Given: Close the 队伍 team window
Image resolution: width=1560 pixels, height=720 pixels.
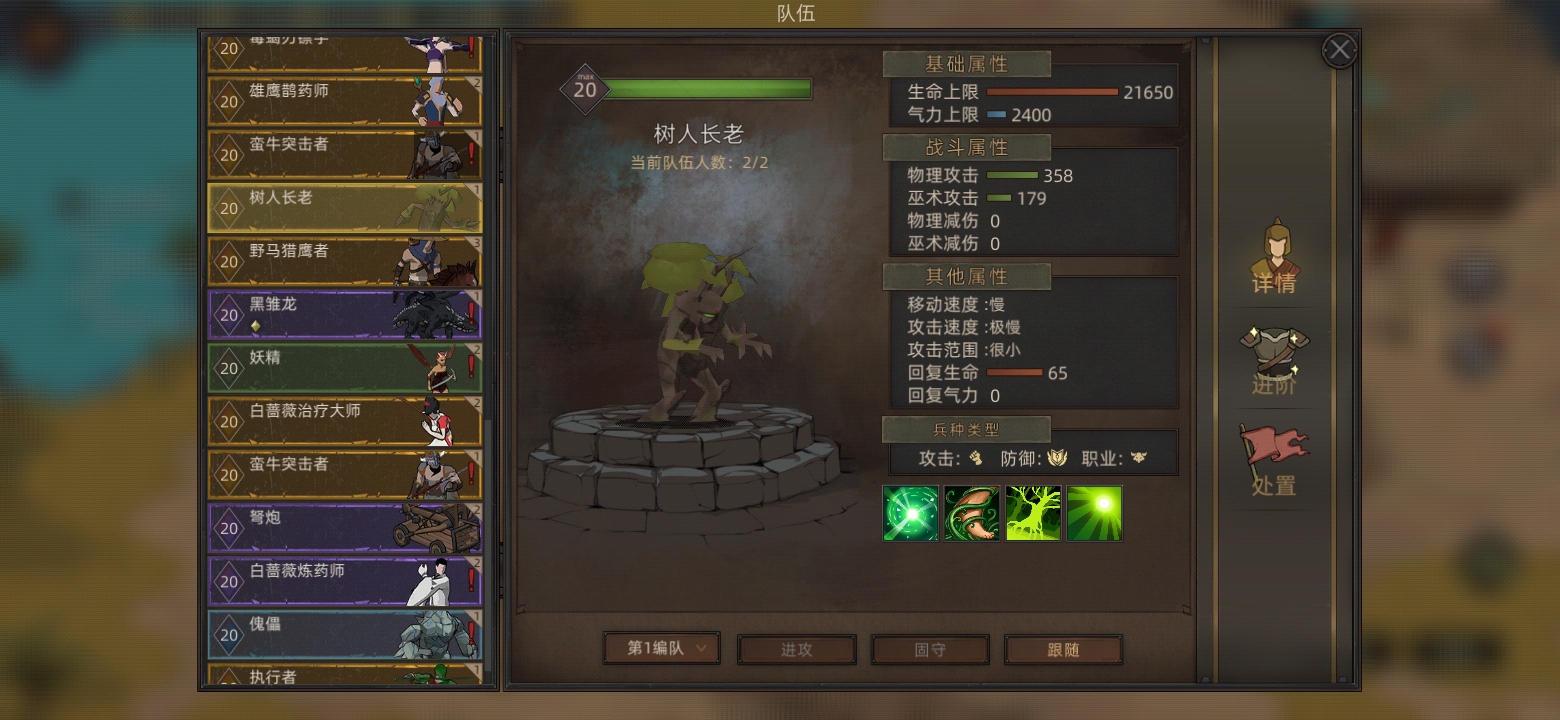Looking at the screenshot, I should pyautogui.click(x=1339, y=49).
